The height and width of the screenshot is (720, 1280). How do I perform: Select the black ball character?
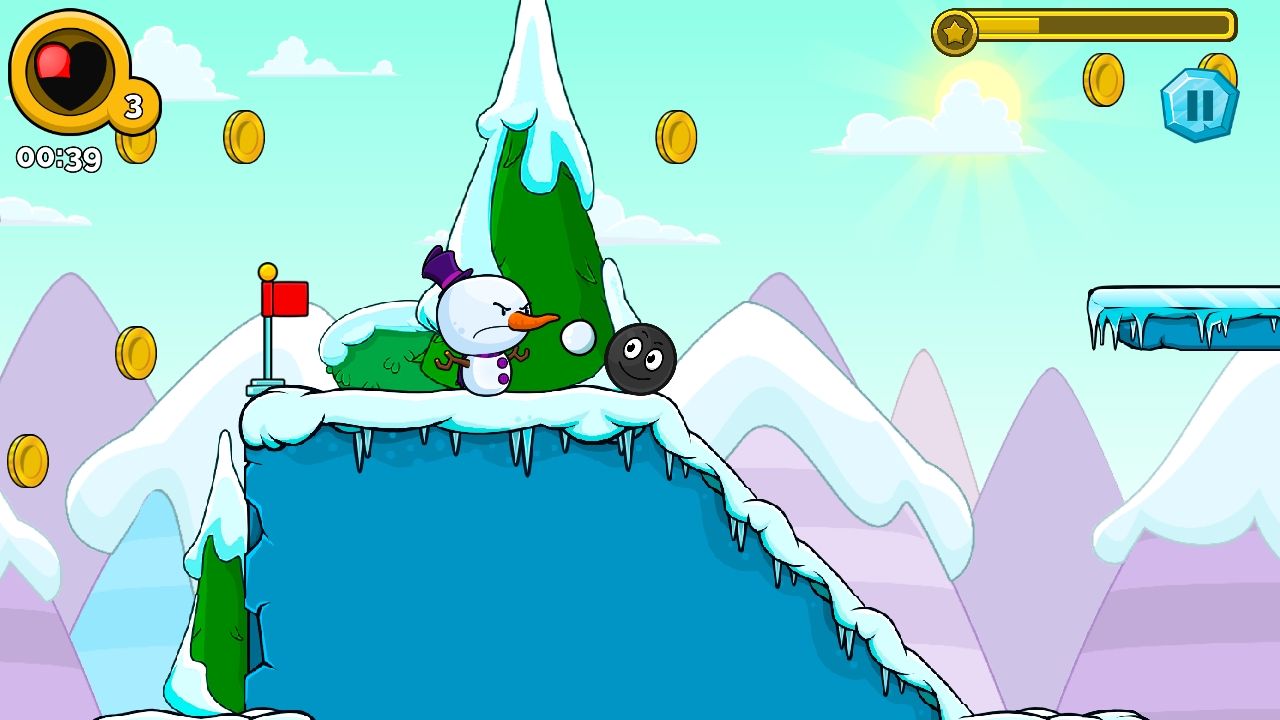[x=640, y=358]
